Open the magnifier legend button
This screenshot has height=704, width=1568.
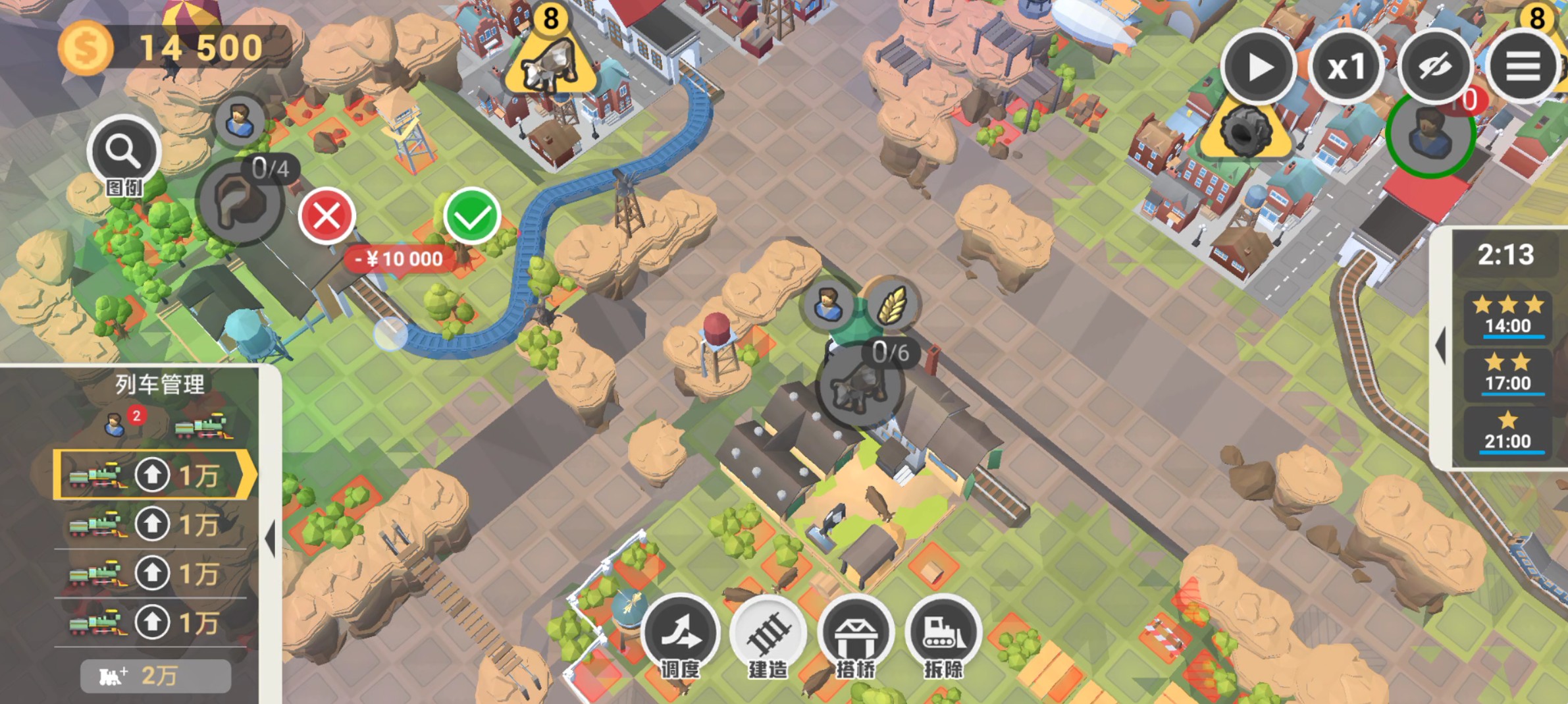(x=124, y=153)
